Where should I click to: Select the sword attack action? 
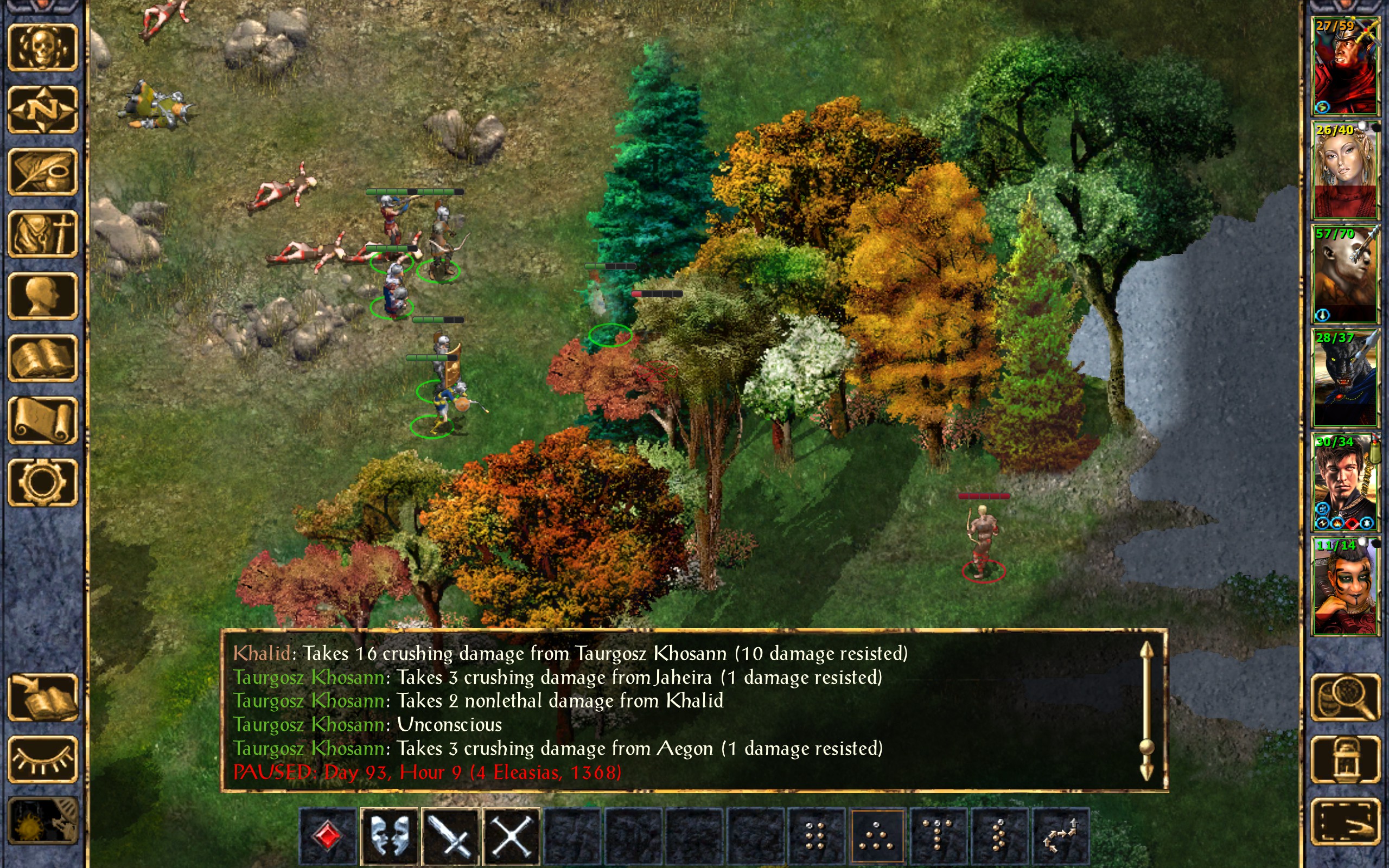(x=450, y=836)
